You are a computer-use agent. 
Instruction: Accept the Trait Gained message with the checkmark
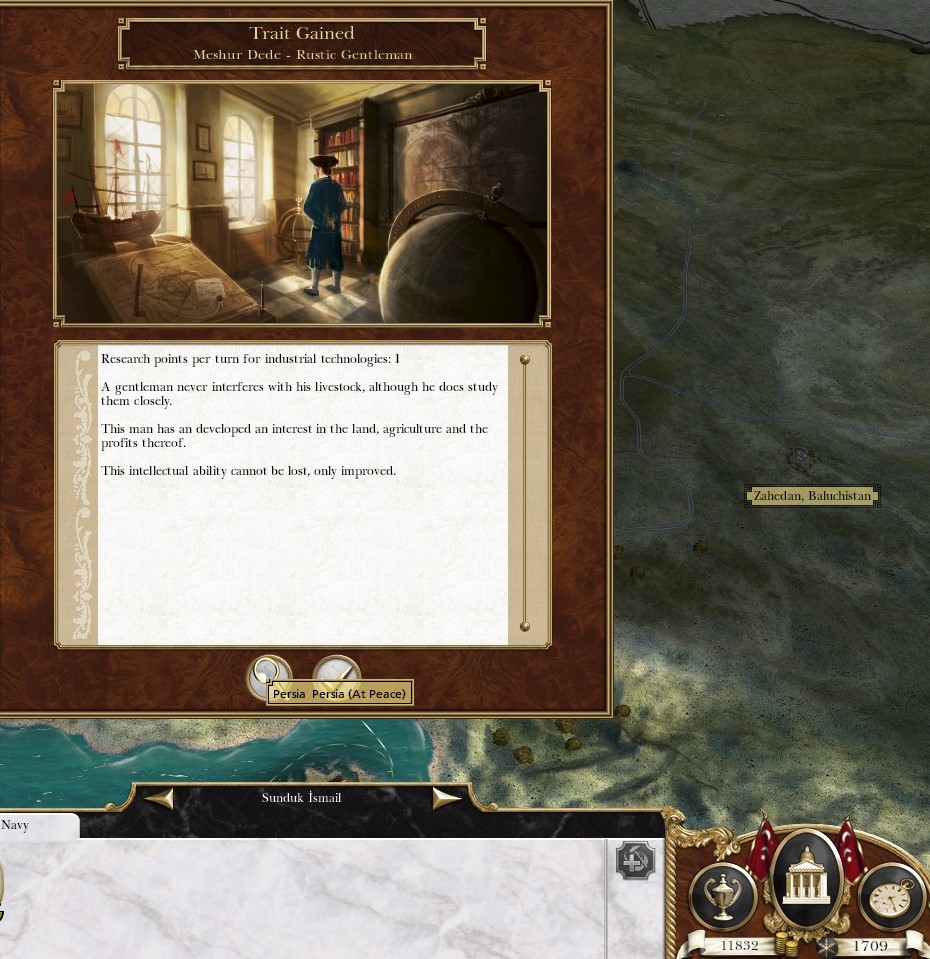click(x=336, y=669)
